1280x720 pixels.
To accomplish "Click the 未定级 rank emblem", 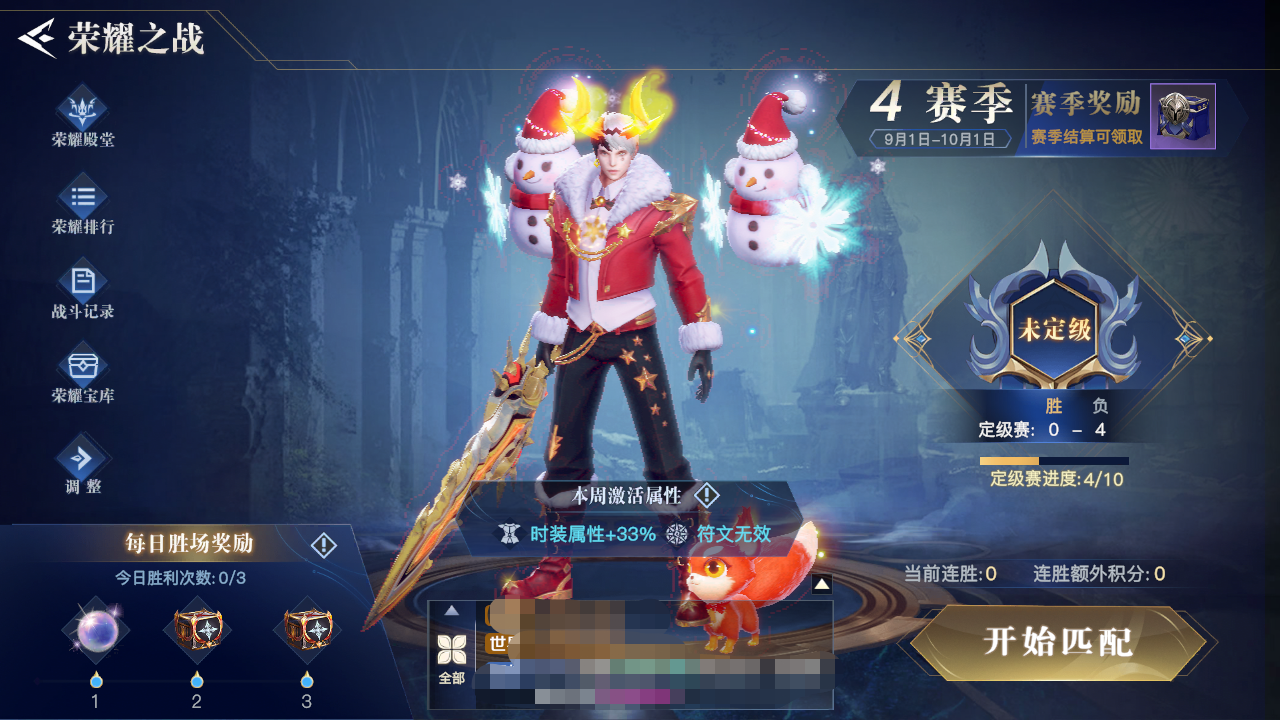I will 1054,330.
